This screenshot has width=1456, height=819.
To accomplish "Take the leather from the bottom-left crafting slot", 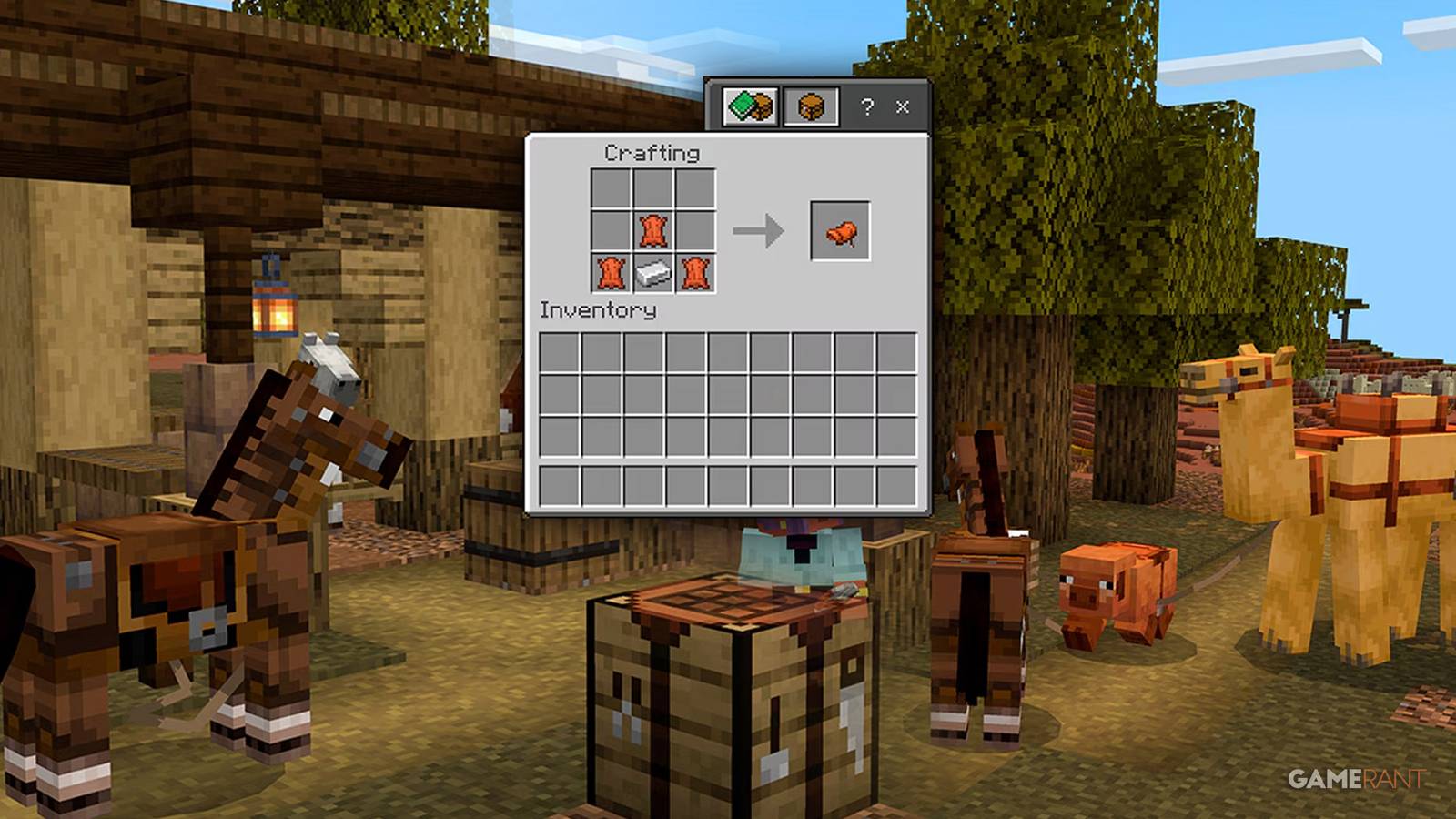I will click(x=611, y=273).
